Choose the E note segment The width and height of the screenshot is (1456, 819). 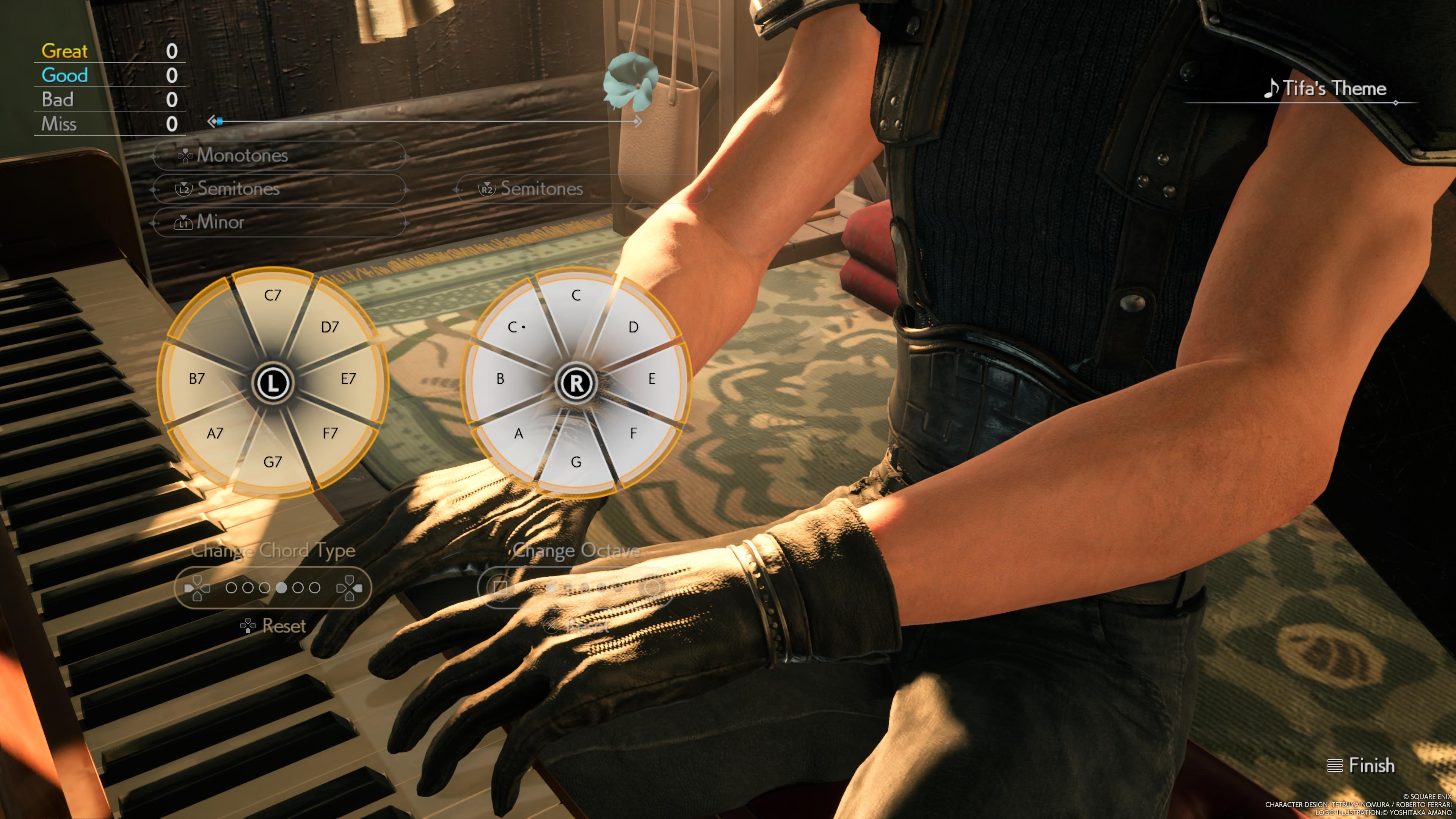click(x=652, y=379)
